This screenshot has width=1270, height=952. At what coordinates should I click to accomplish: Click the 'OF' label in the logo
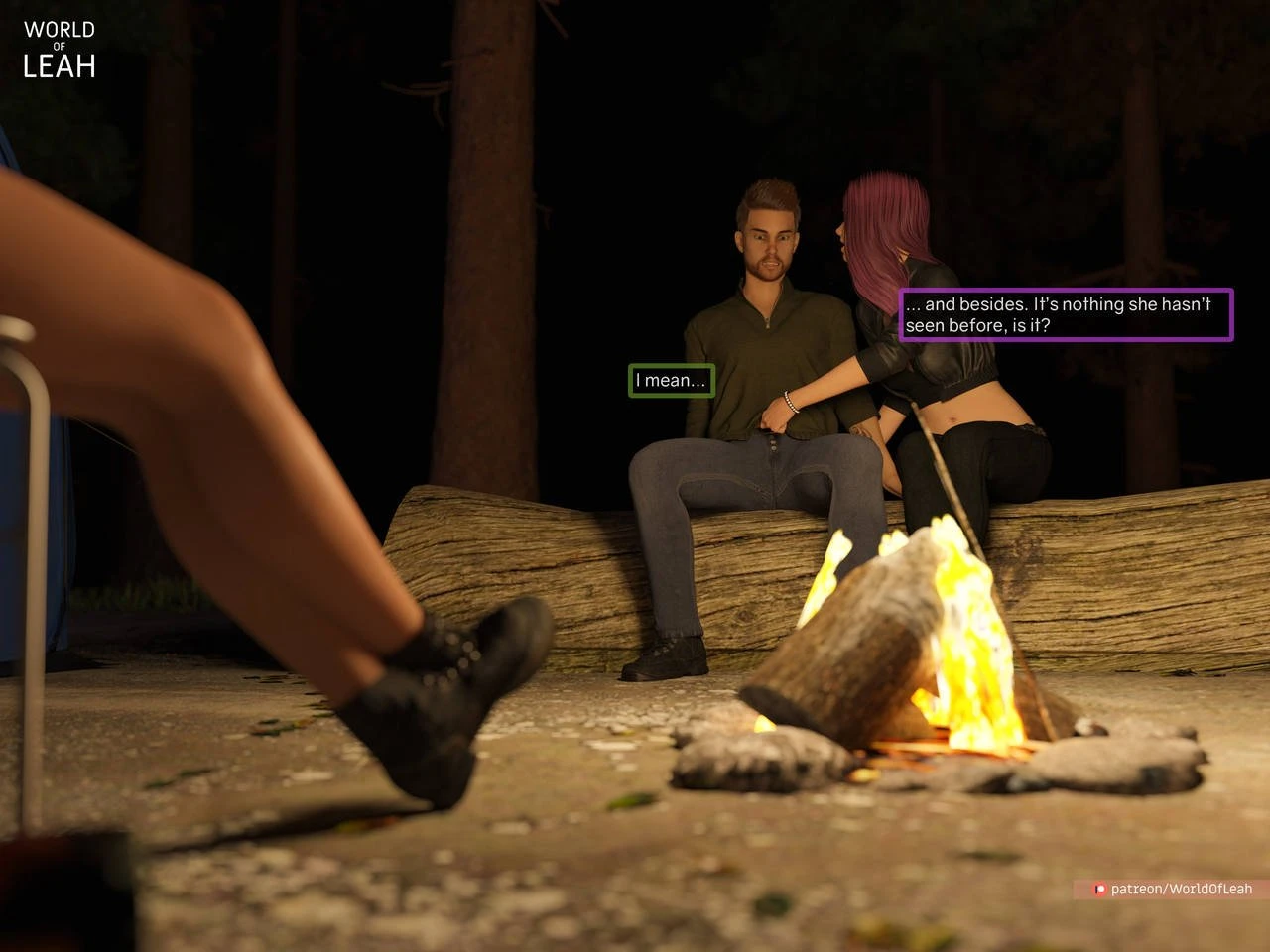pyautogui.click(x=60, y=44)
